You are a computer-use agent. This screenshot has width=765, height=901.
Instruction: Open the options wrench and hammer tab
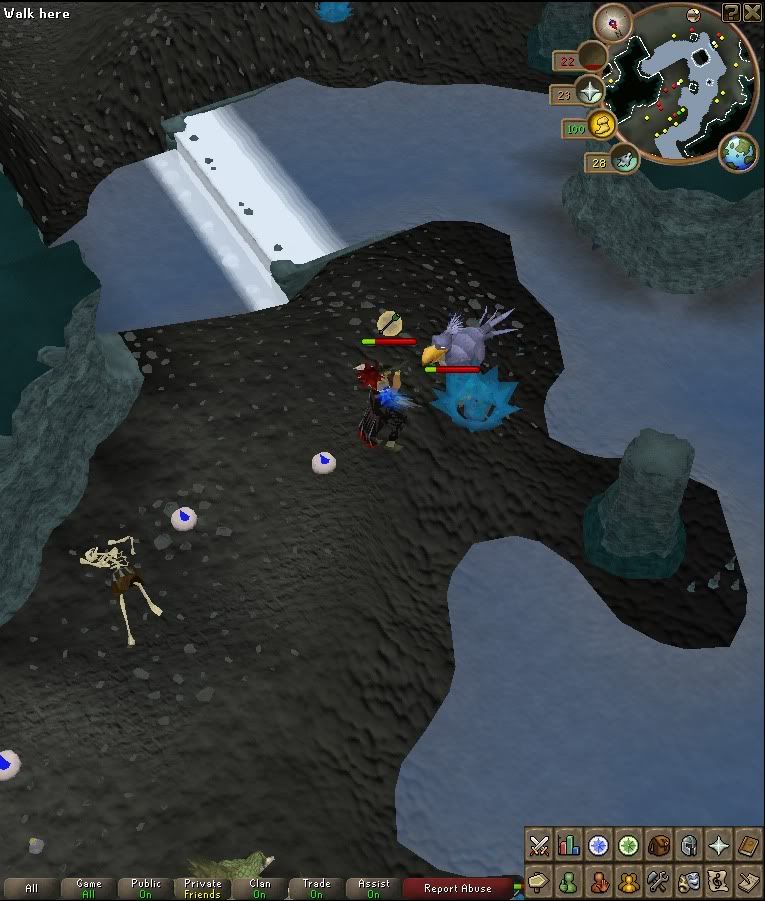(x=658, y=882)
